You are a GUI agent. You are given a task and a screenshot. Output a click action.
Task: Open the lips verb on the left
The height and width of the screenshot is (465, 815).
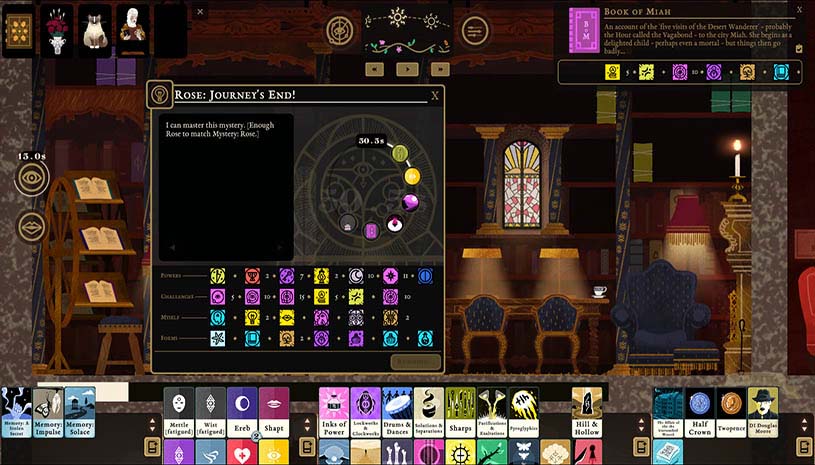click(x=32, y=227)
